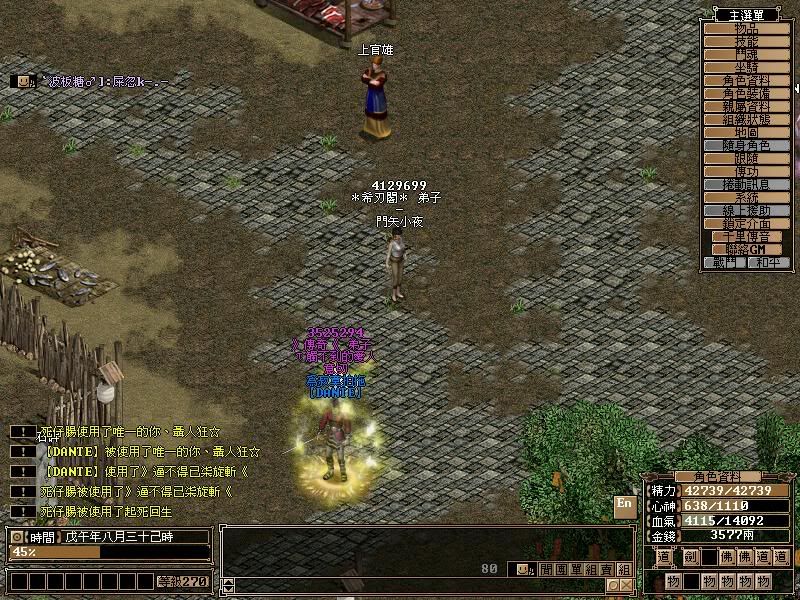Open 角色裝備 character equipment
The image size is (800, 600).
746,93
